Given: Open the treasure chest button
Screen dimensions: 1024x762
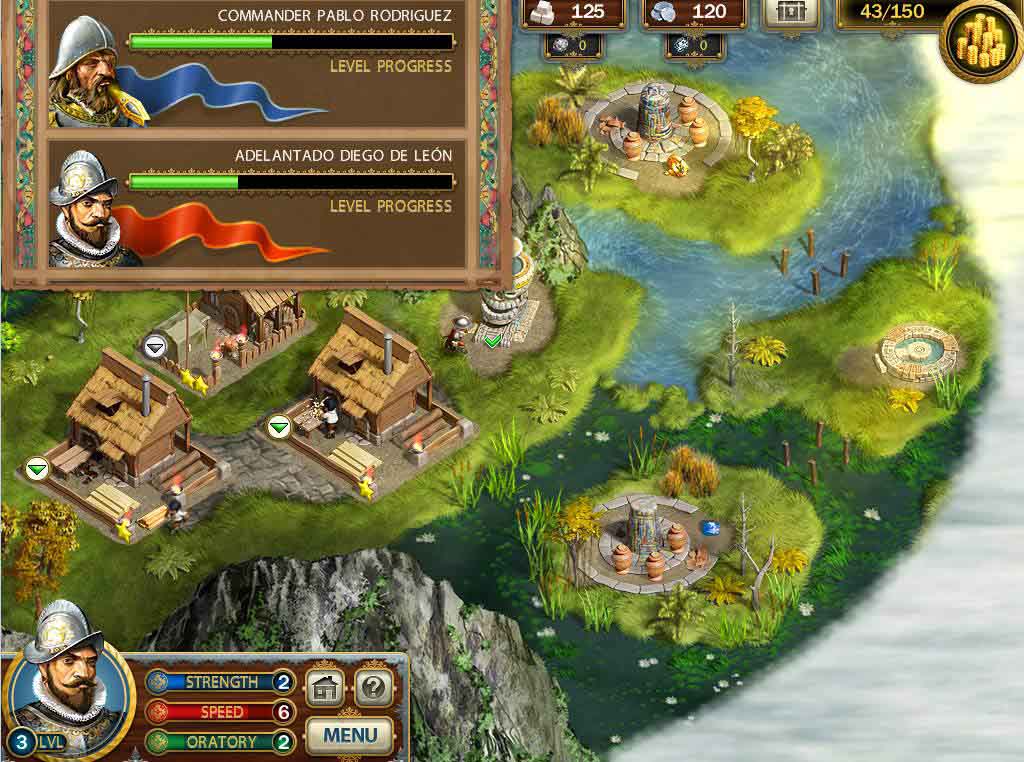Looking at the screenshot, I should coord(790,13).
